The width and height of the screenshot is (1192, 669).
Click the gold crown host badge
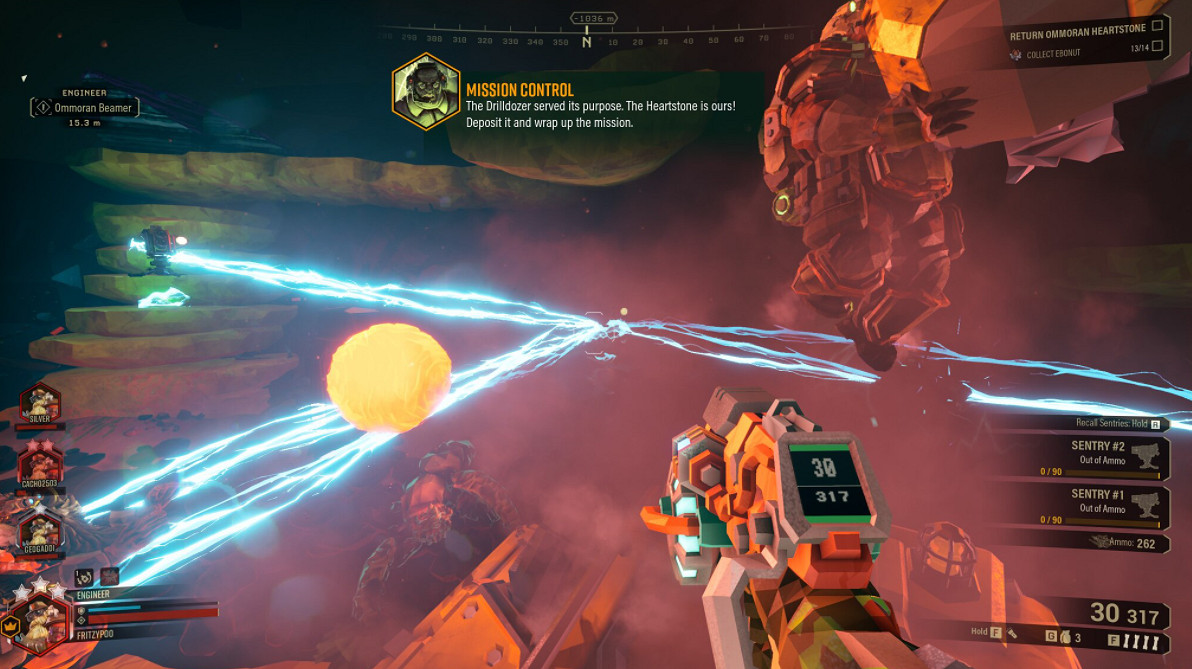point(12,627)
